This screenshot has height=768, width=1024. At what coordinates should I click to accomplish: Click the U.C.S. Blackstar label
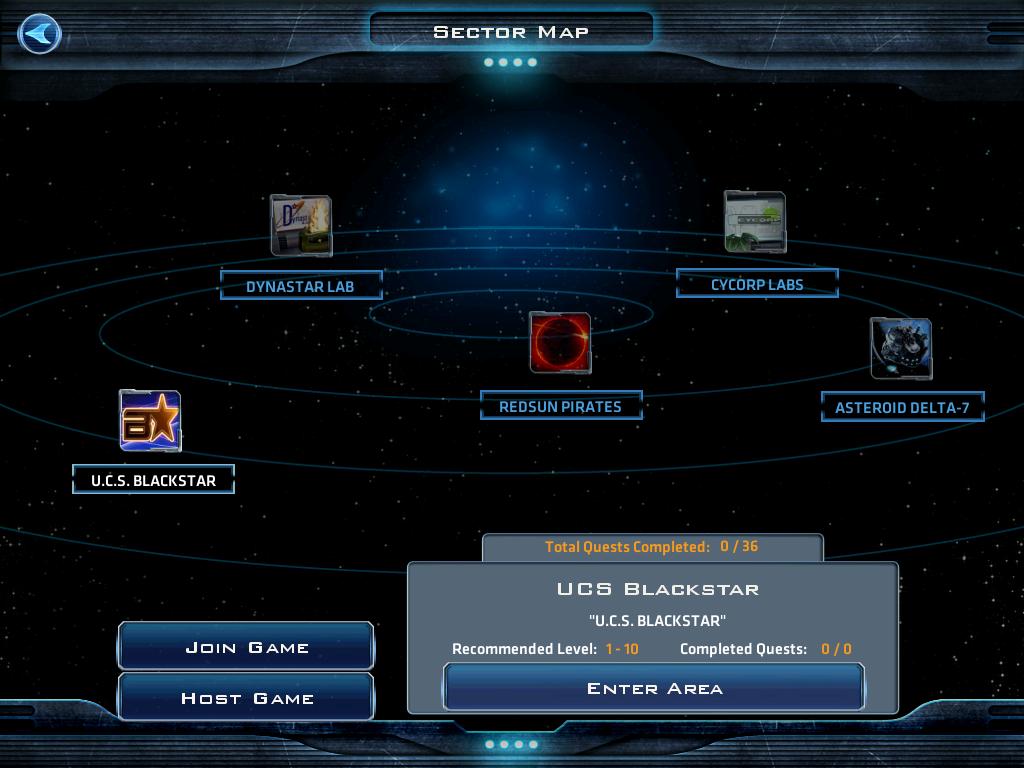point(153,480)
